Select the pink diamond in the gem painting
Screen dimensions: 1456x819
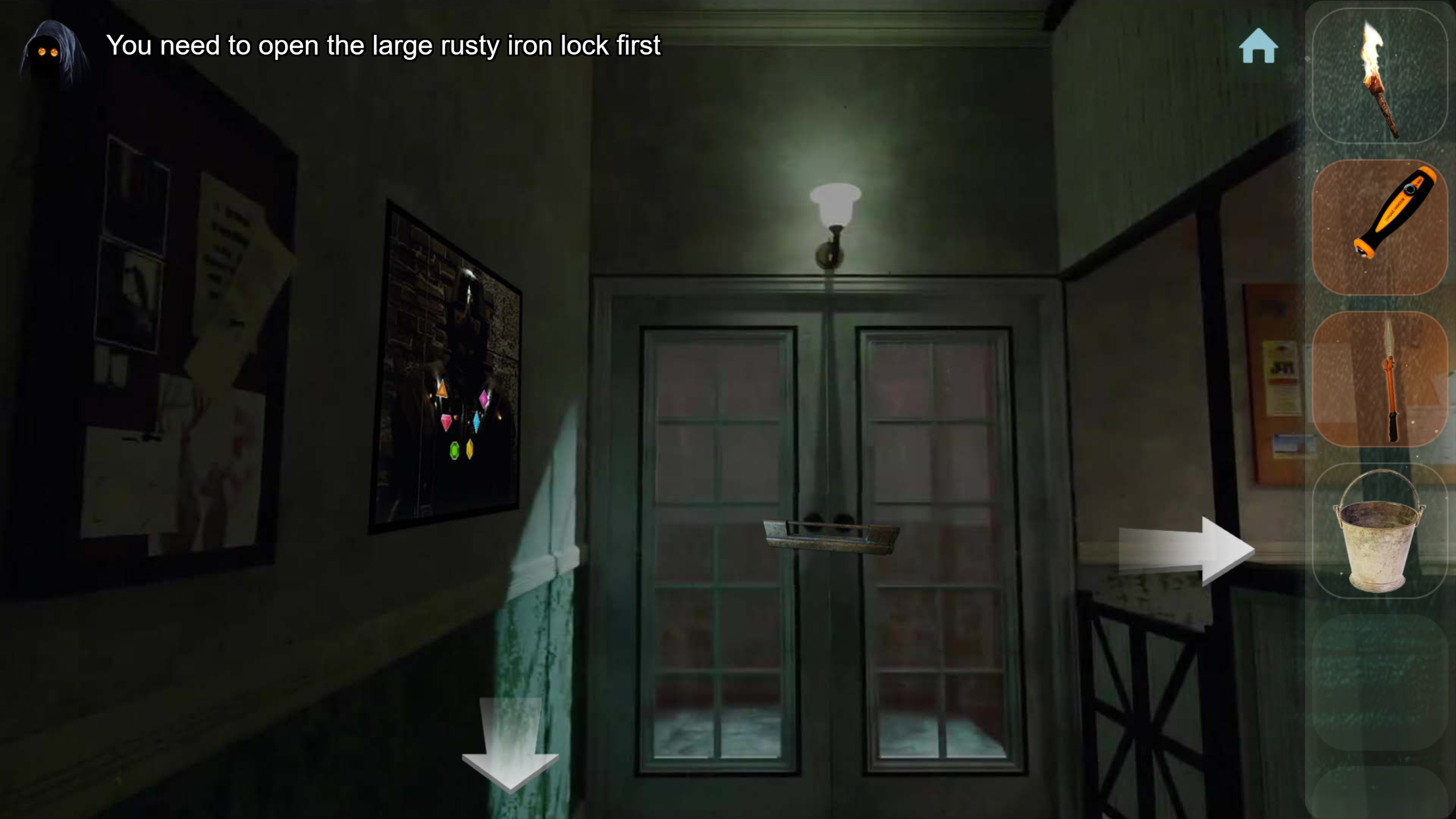(x=483, y=400)
